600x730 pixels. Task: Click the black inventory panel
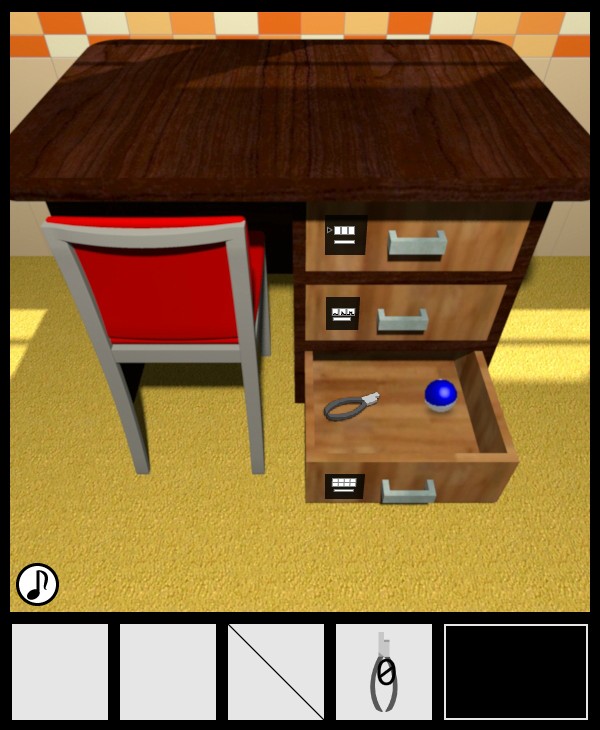[516, 672]
